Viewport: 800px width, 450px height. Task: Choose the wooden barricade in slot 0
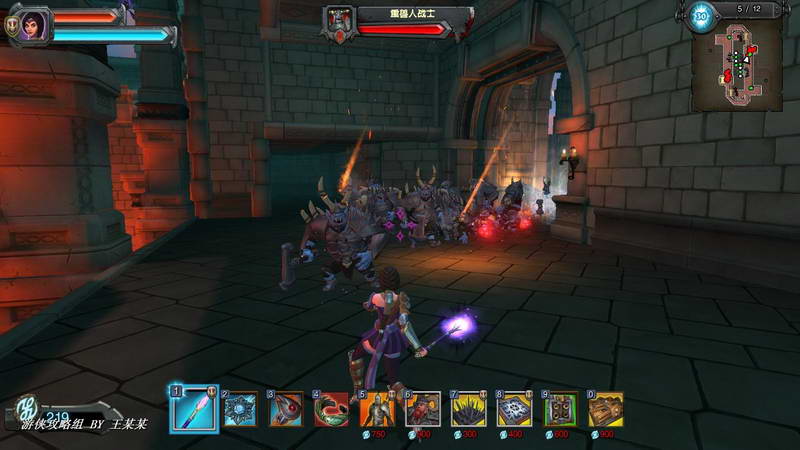pos(606,409)
